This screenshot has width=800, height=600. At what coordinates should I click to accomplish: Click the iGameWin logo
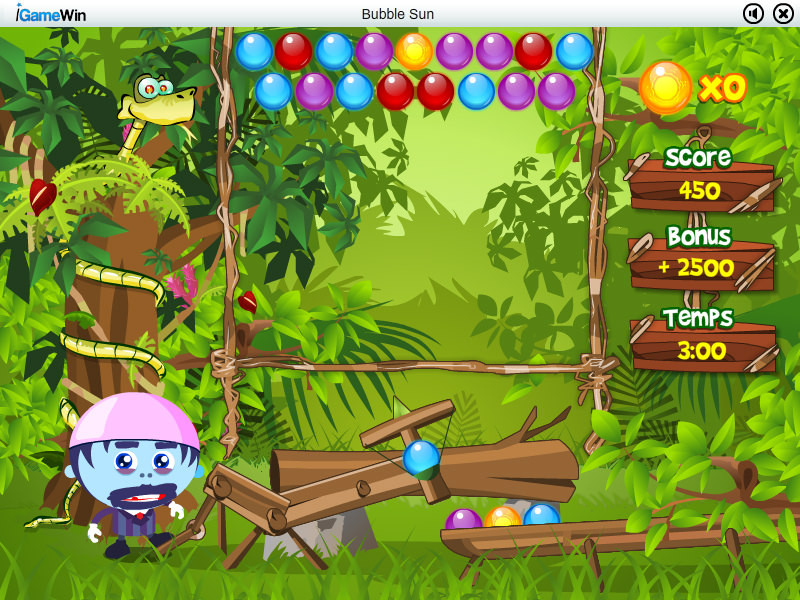point(50,14)
